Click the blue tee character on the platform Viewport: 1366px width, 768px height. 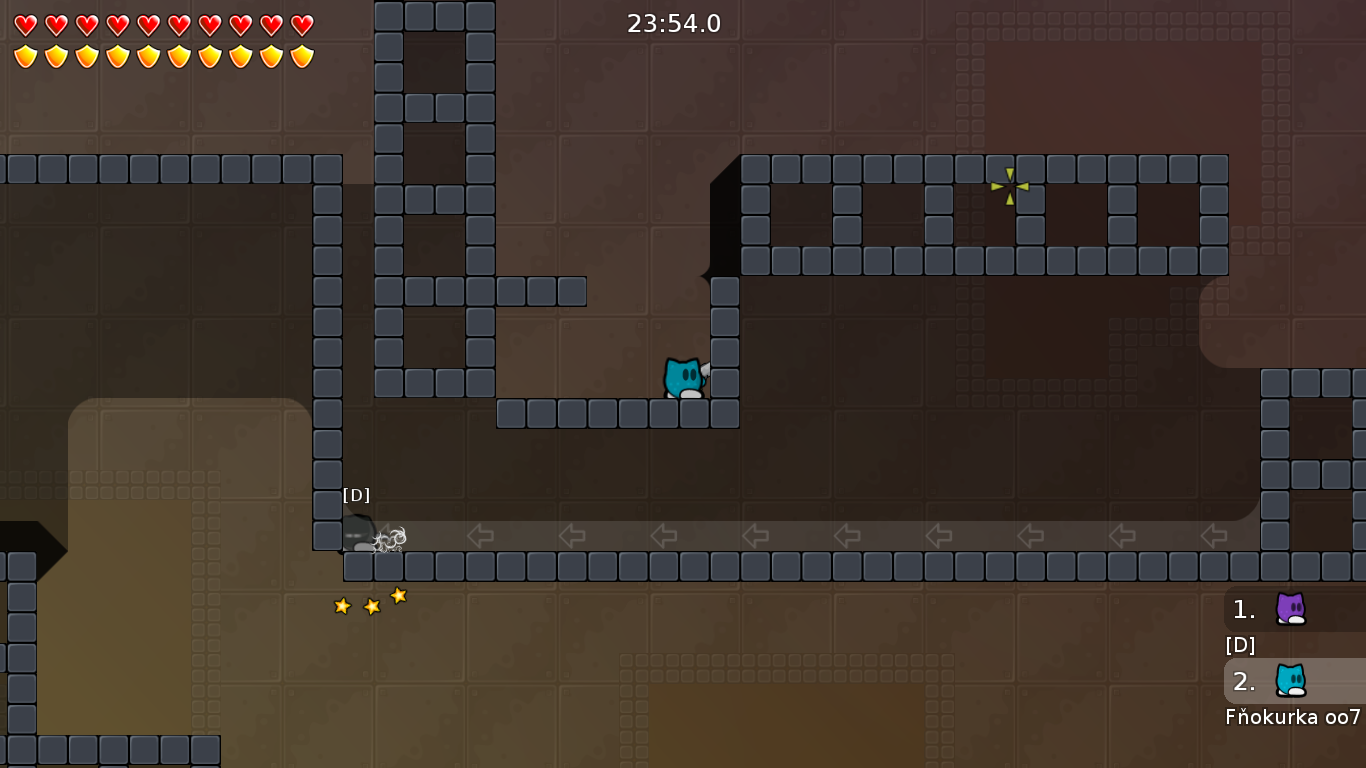(x=682, y=375)
